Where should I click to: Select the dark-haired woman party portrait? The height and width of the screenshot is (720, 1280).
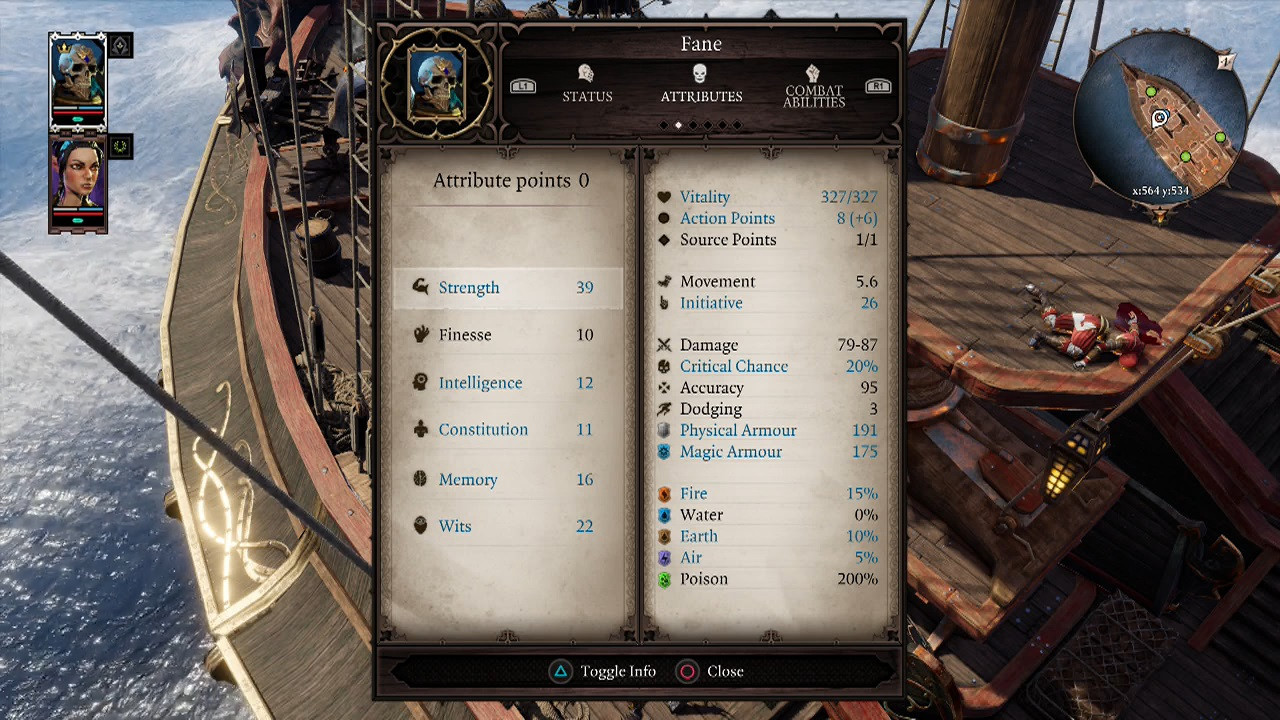78,178
